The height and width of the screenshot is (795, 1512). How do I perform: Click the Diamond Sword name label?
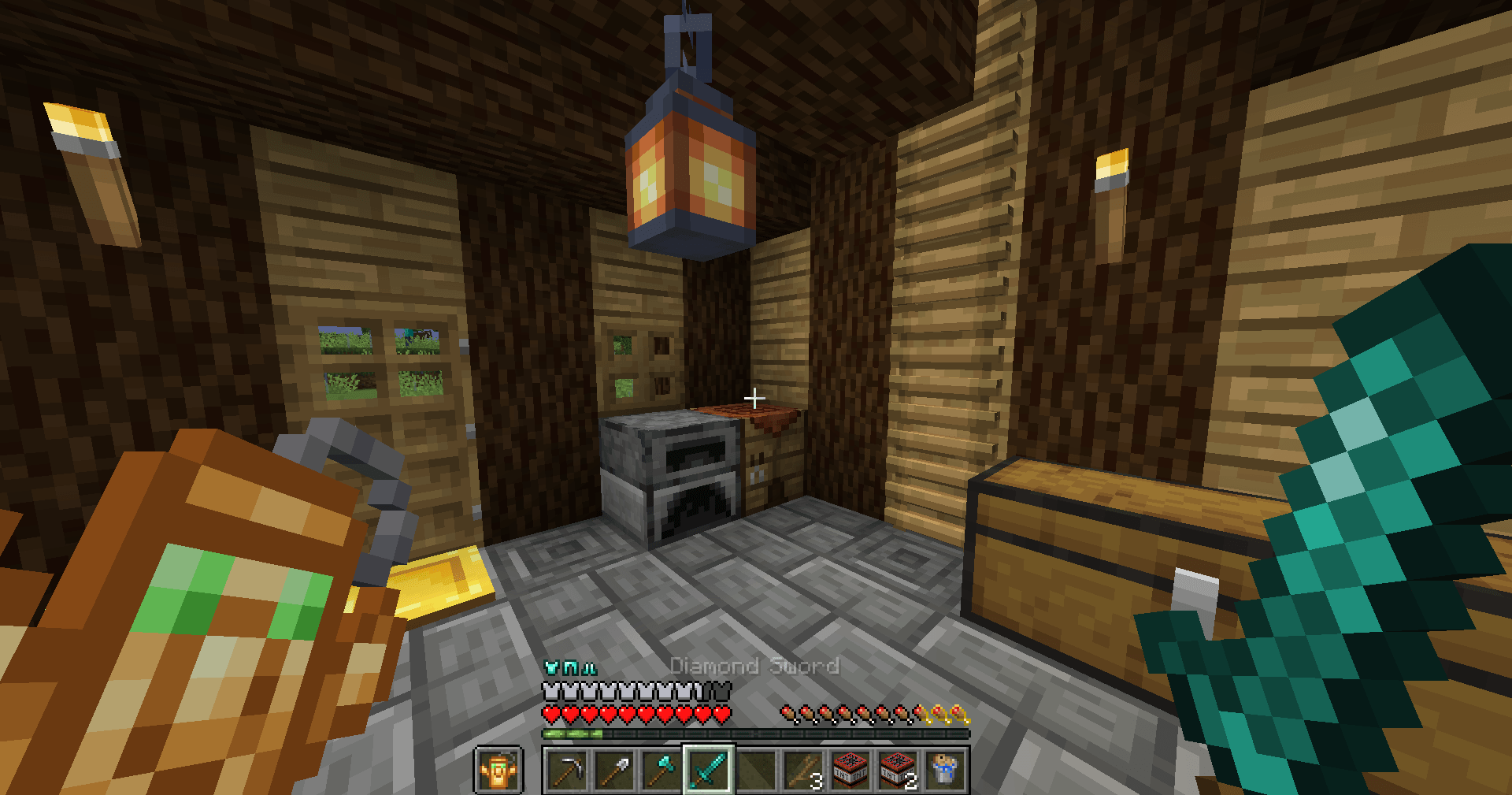(754, 666)
